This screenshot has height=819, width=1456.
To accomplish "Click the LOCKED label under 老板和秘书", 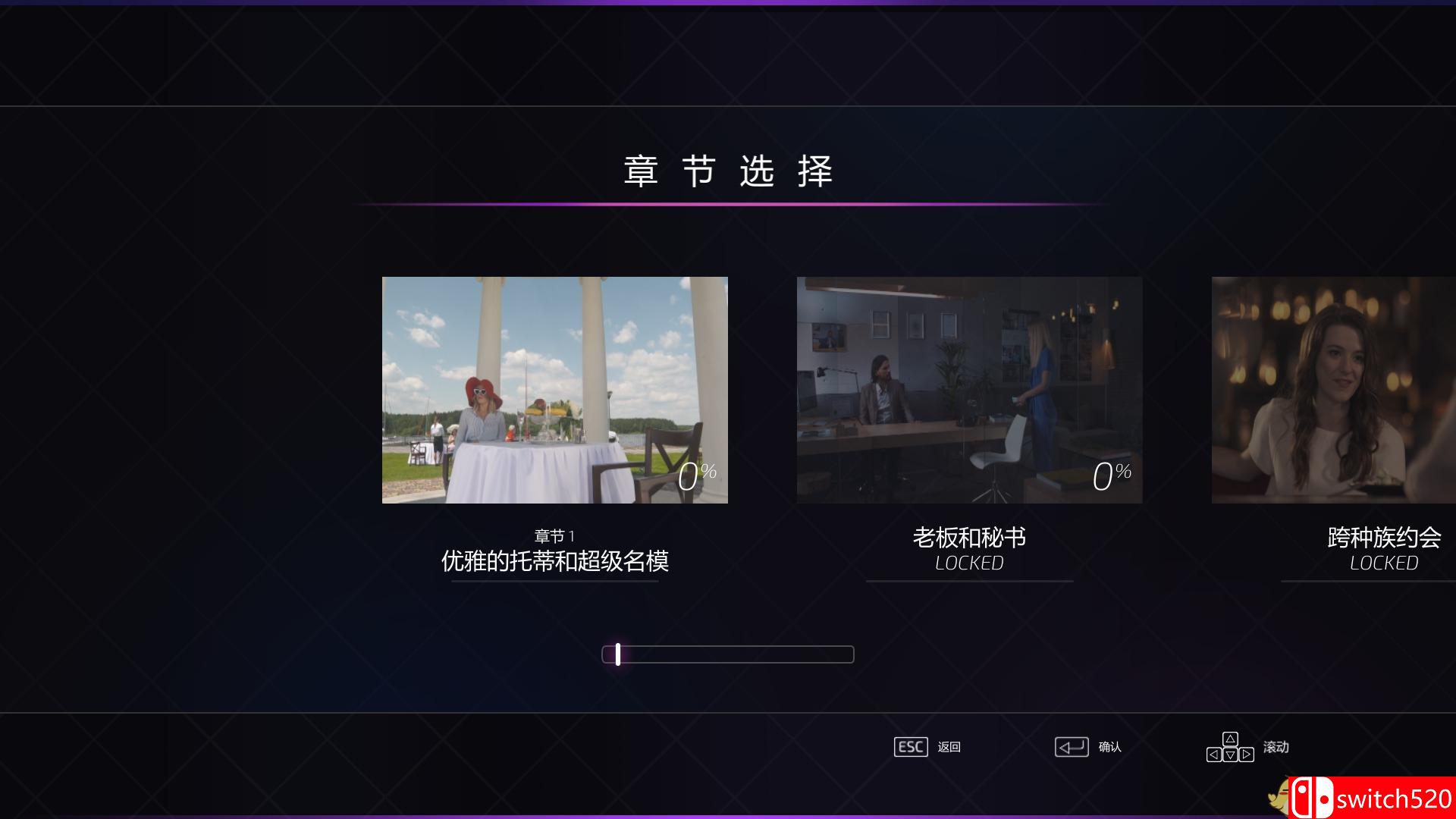I will tap(968, 563).
